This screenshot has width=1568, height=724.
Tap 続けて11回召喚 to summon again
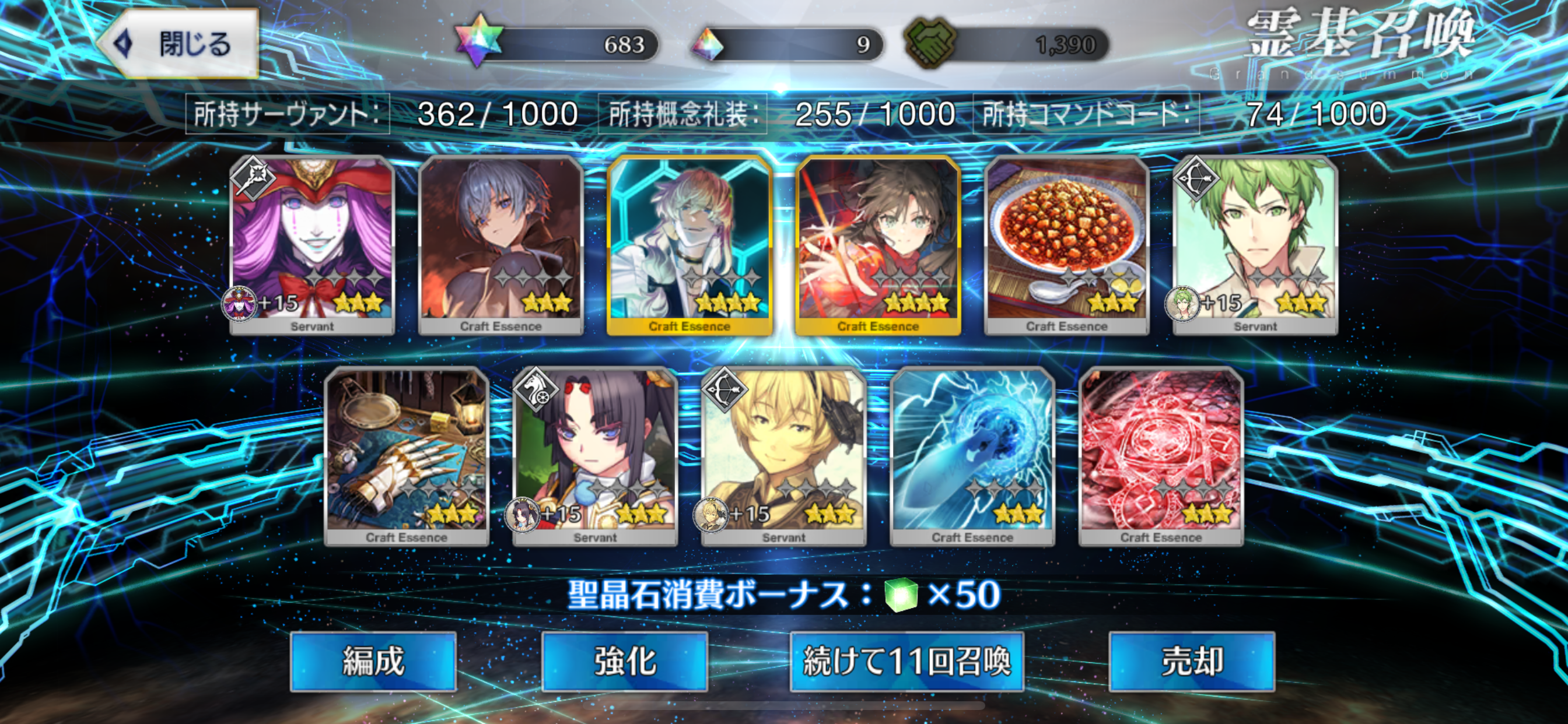pos(907,661)
